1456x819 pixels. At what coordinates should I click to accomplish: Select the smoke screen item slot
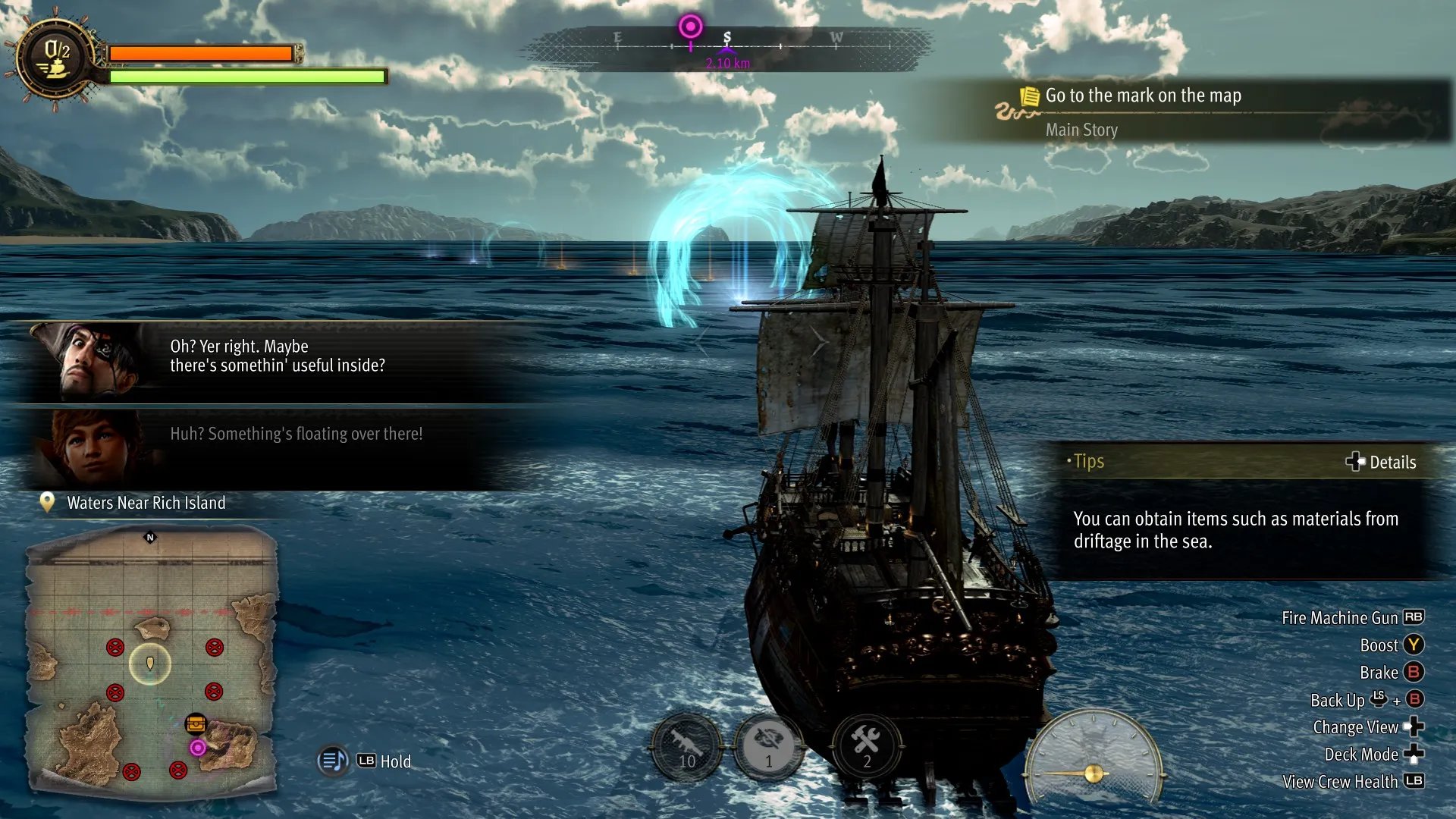pos(768,747)
